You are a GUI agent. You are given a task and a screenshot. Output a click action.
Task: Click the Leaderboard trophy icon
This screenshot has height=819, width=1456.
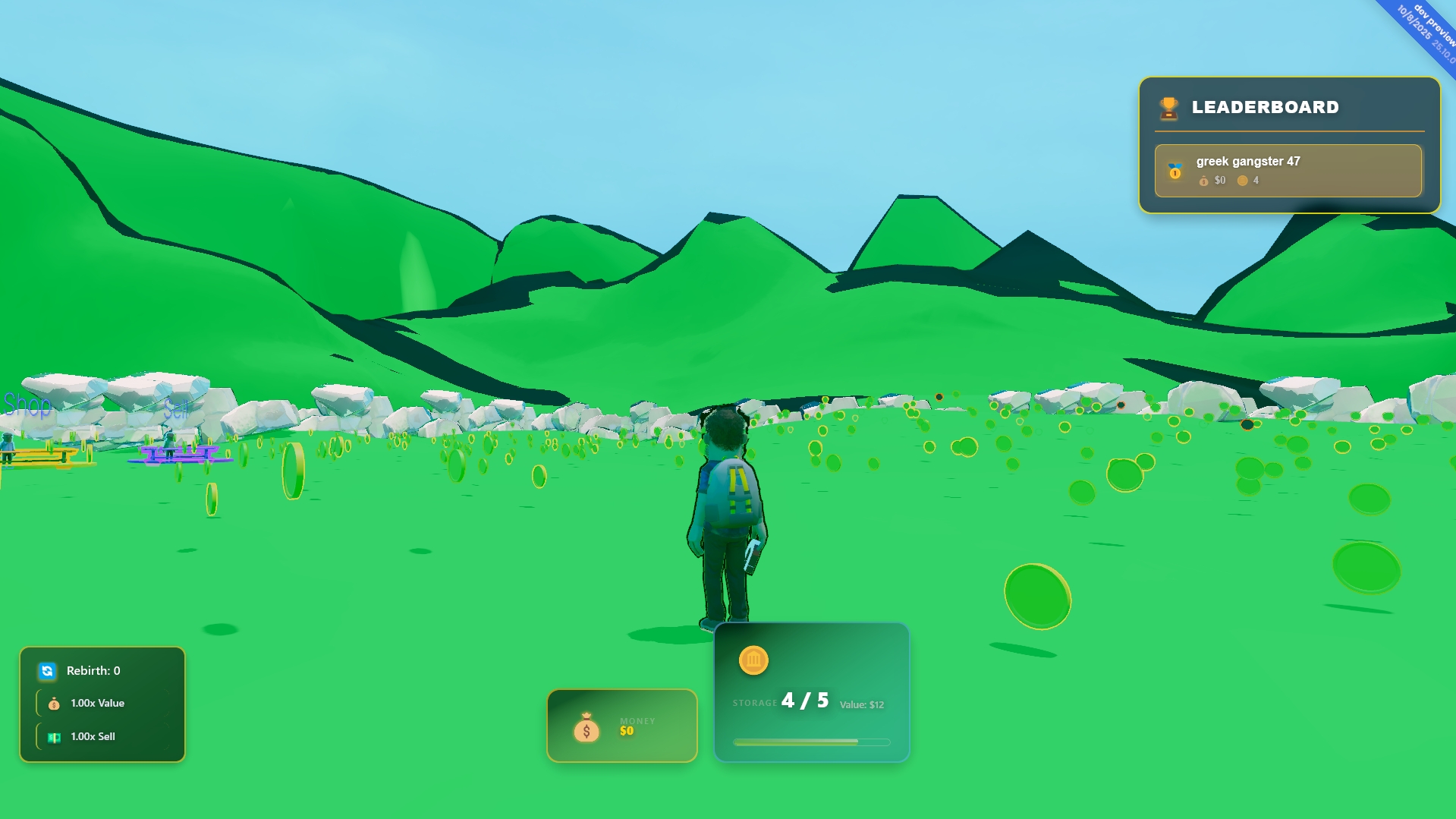point(1168,108)
